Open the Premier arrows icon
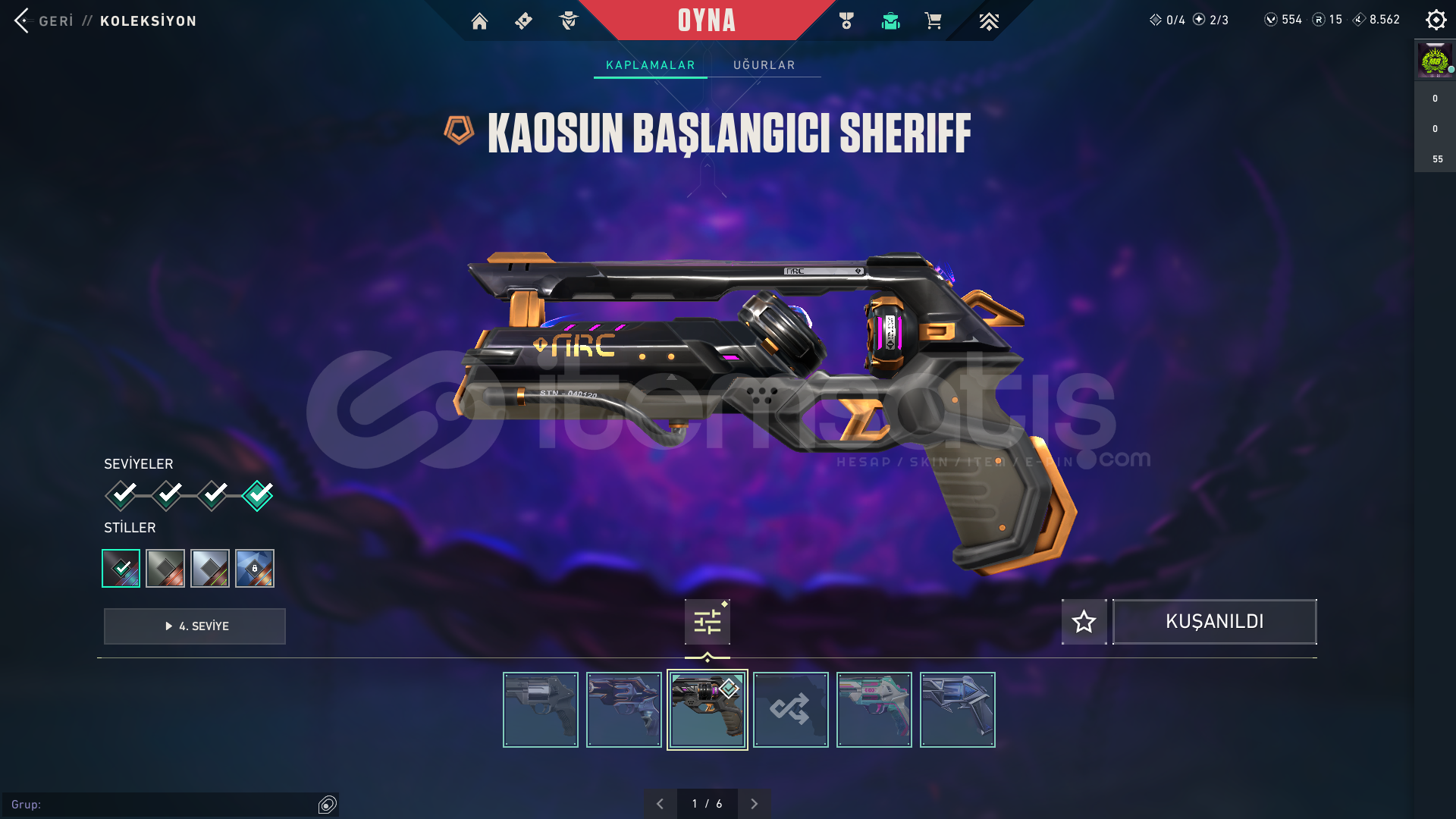This screenshot has width=1456, height=819. tap(988, 21)
